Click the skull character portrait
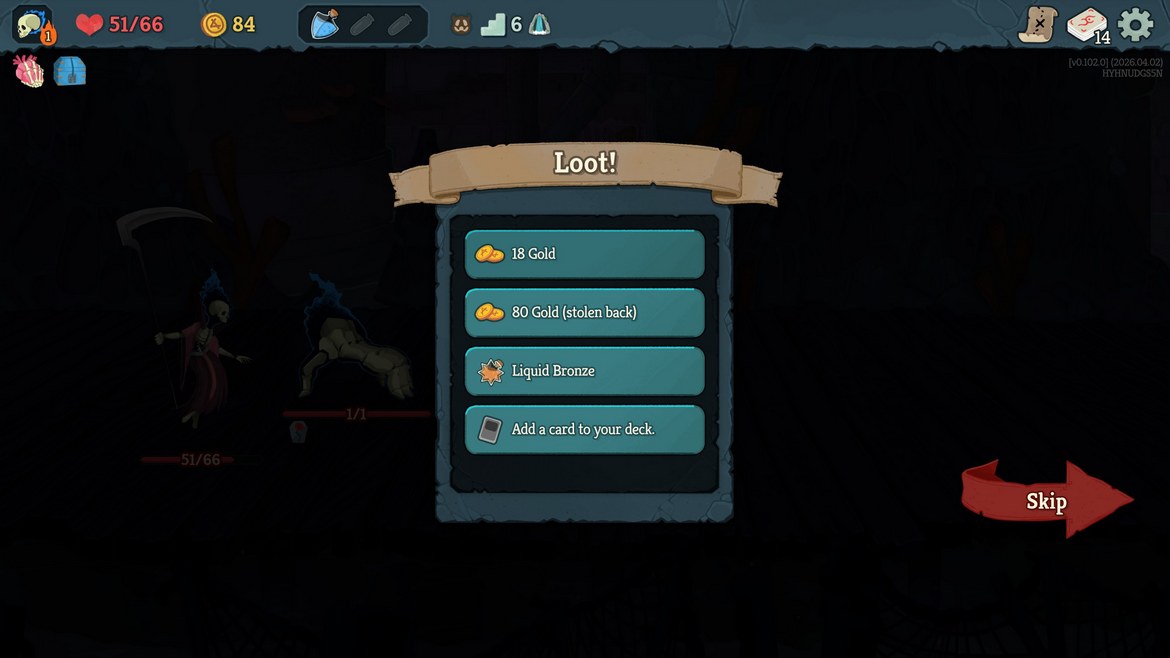The height and width of the screenshot is (658, 1170). click(x=32, y=24)
